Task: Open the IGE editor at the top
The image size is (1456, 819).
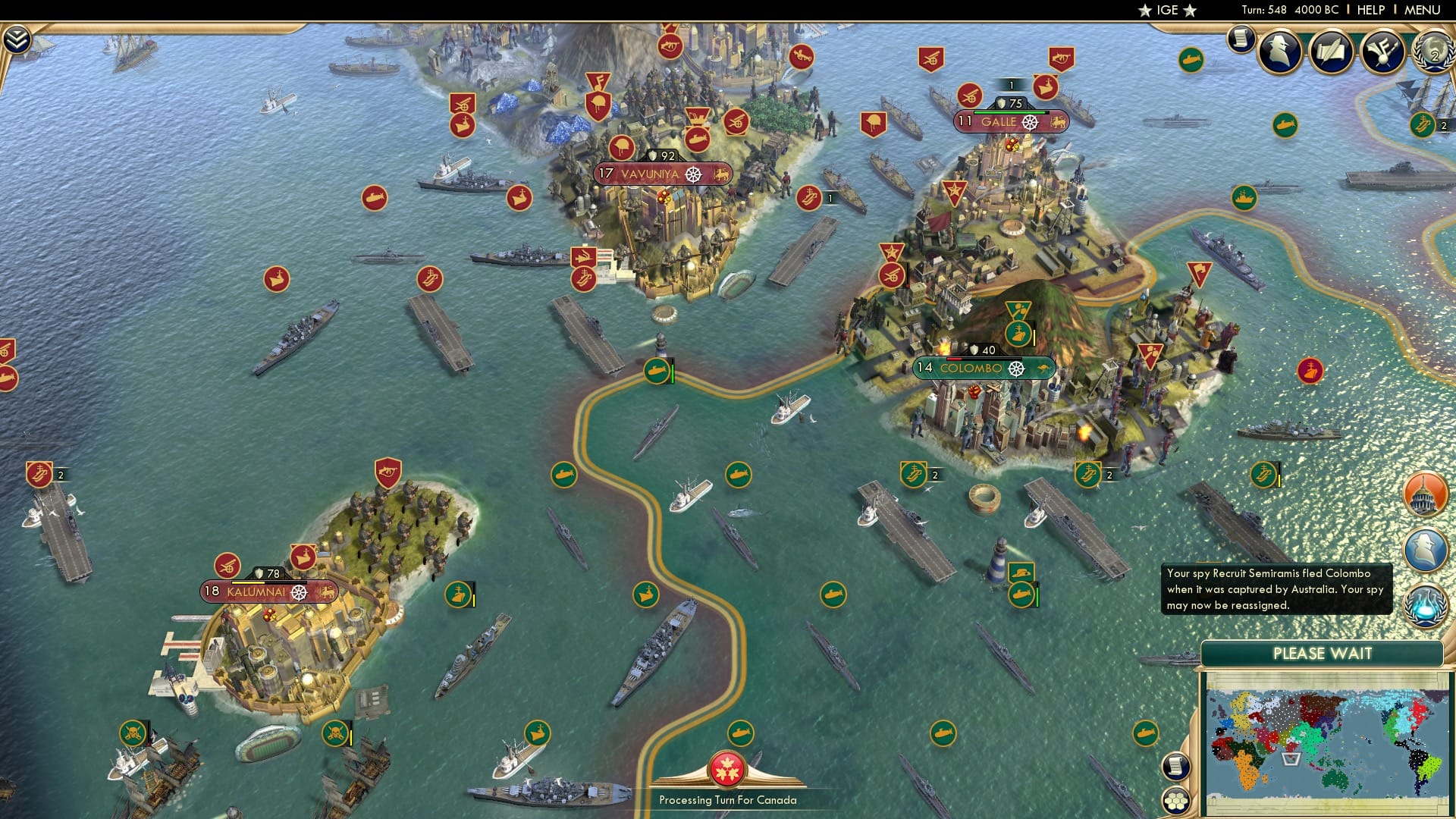Action: [1166, 10]
